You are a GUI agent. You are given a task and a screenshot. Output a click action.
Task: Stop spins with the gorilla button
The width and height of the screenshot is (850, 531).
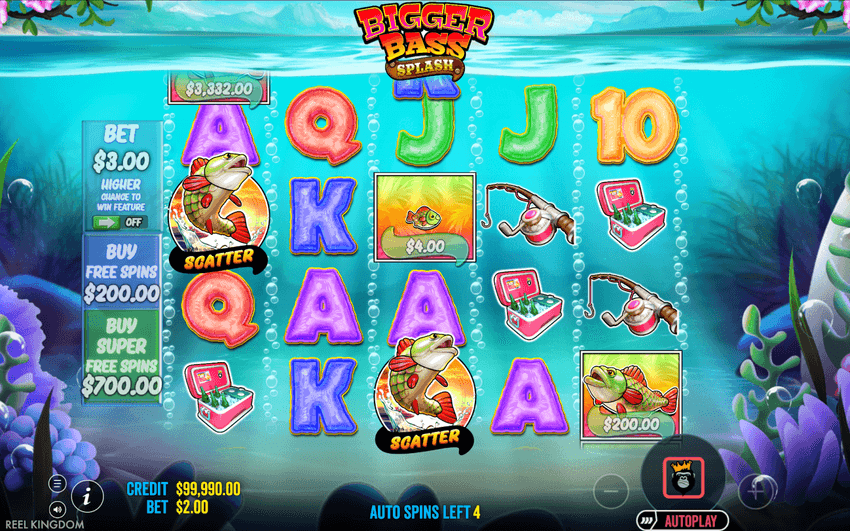[x=683, y=477]
